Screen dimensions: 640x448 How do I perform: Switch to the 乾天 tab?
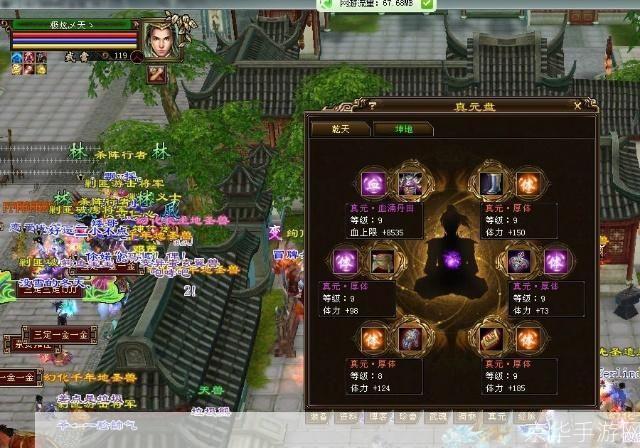pyautogui.click(x=335, y=128)
